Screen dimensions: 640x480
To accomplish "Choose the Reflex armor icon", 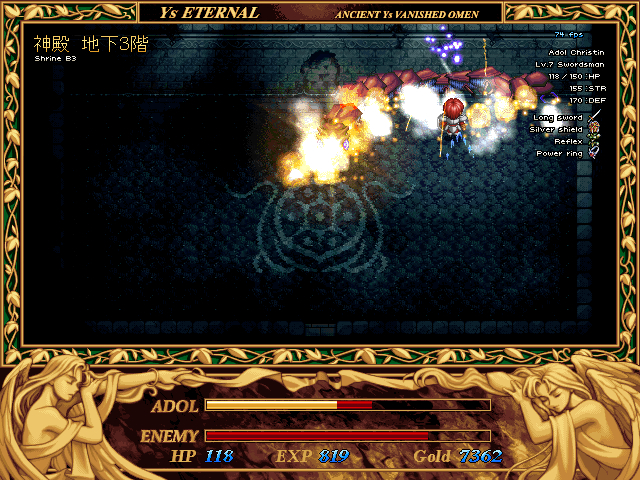I will pyautogui.click(x=594, y=141).
